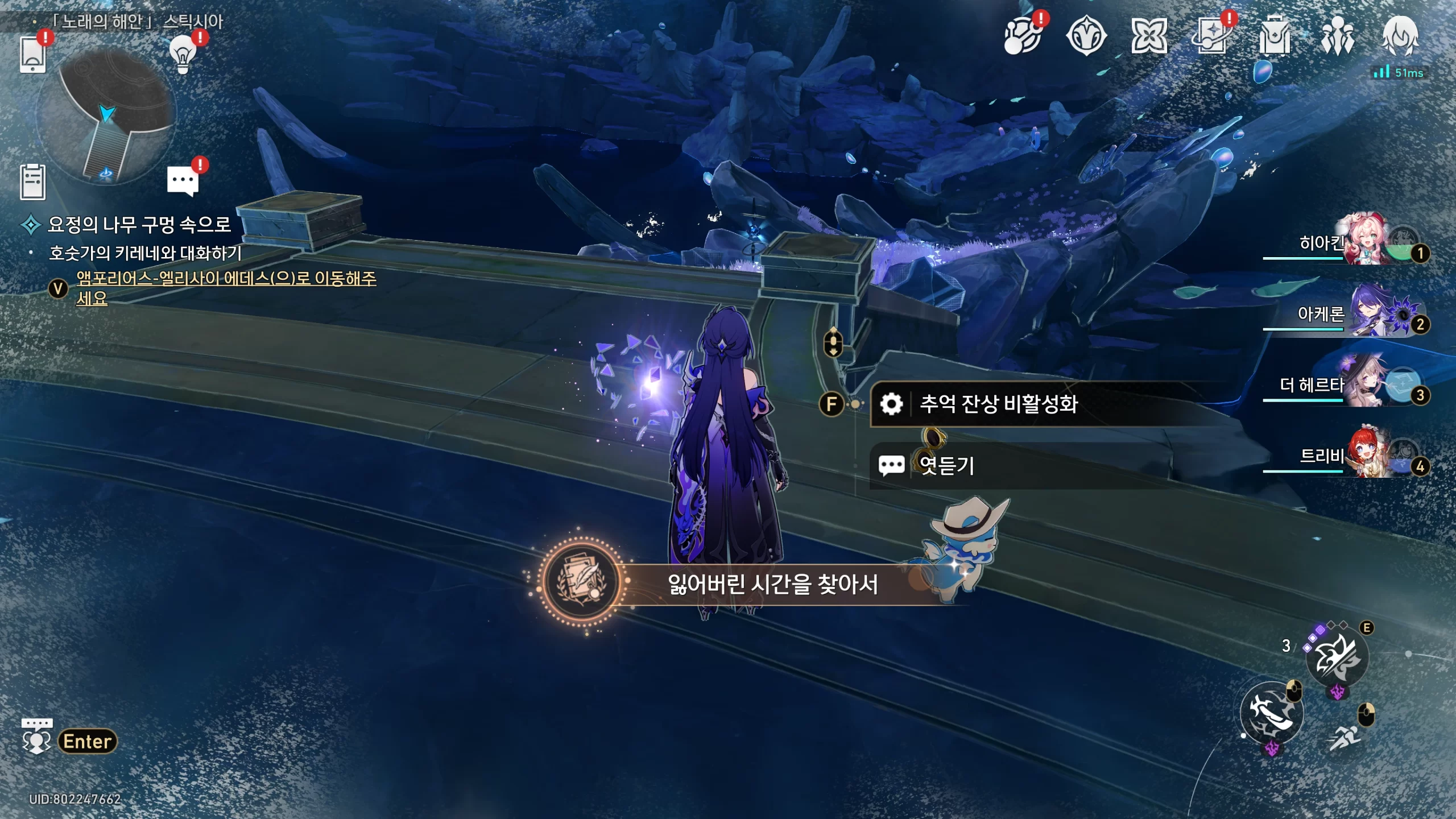The height and width of the screenshot is (819, 1456).
Task: Switch to 히아킨 in party slot one
Action: coord(1365,241)
